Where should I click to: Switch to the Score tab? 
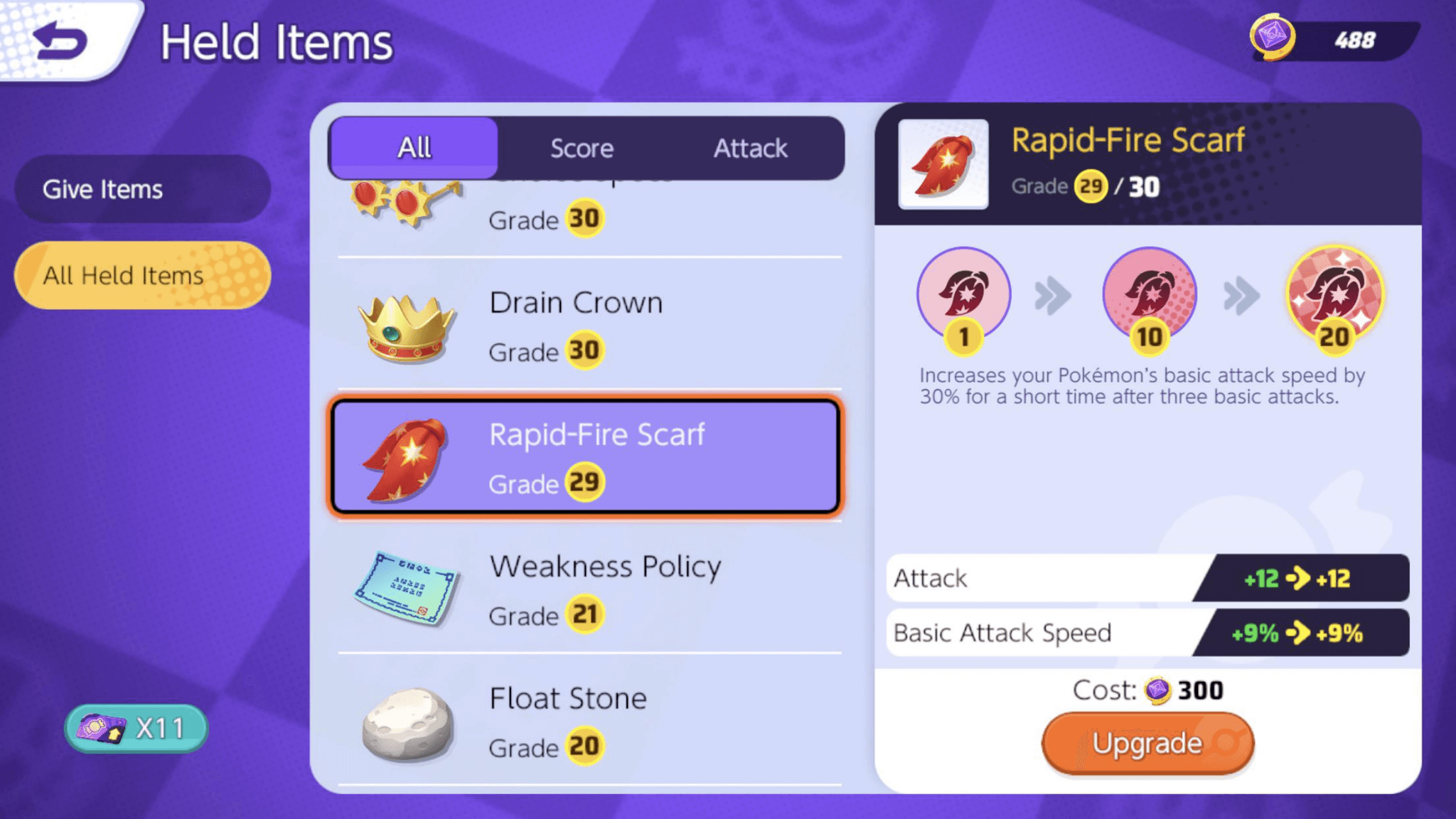coord(582,148)
